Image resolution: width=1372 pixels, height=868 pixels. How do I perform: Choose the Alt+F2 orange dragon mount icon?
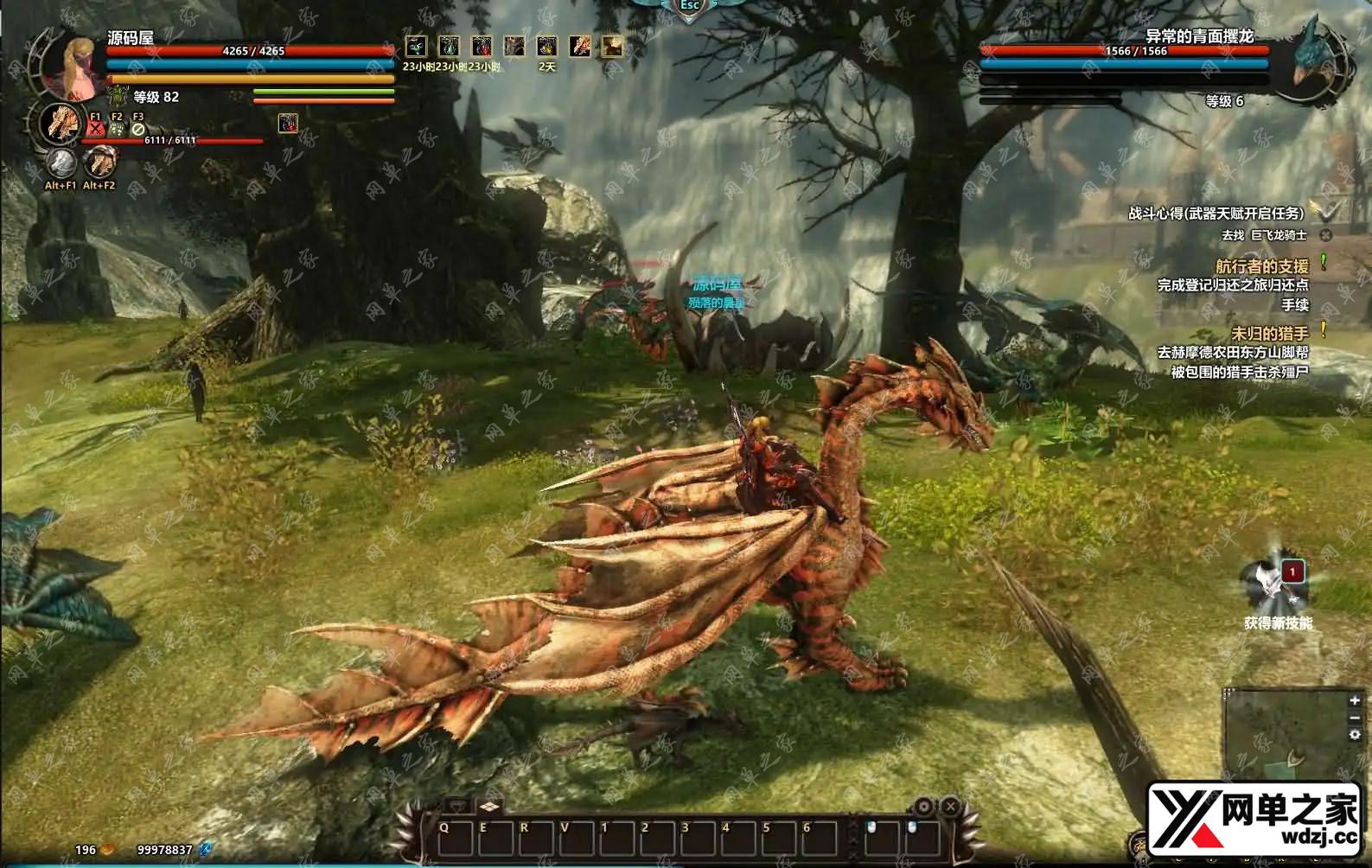tap(99, 162)
